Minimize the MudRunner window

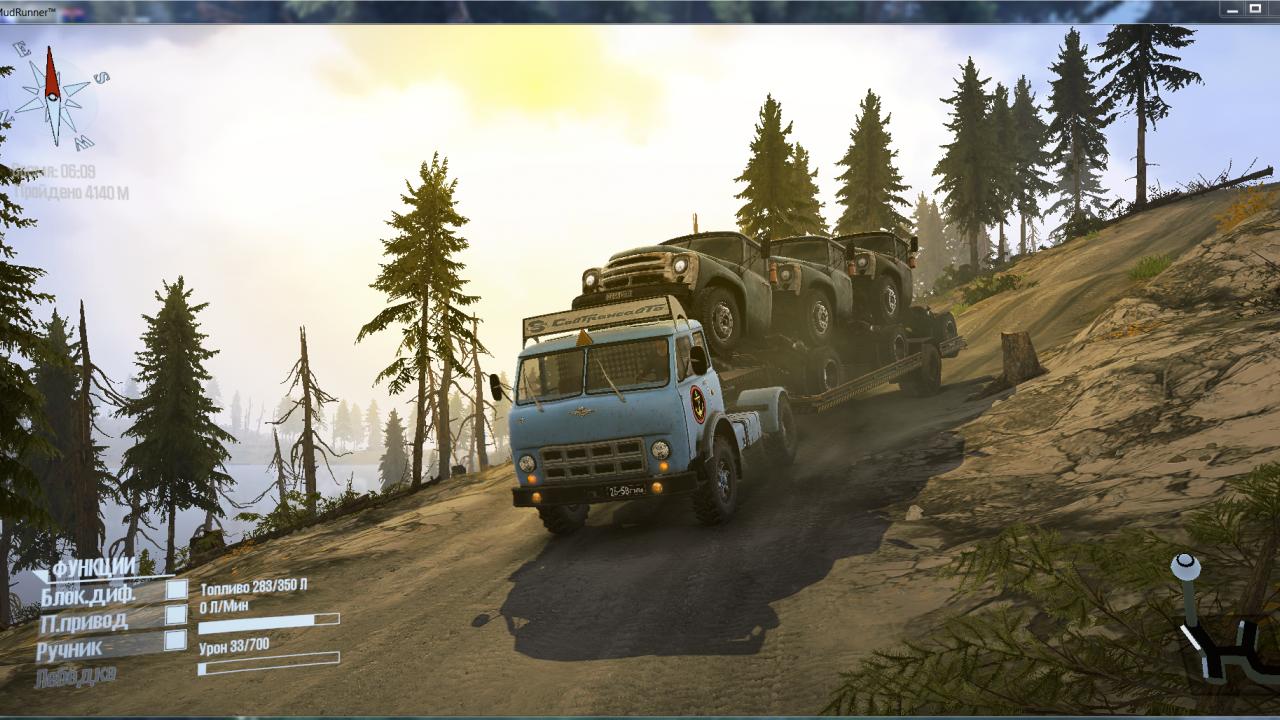[1233, 9]
